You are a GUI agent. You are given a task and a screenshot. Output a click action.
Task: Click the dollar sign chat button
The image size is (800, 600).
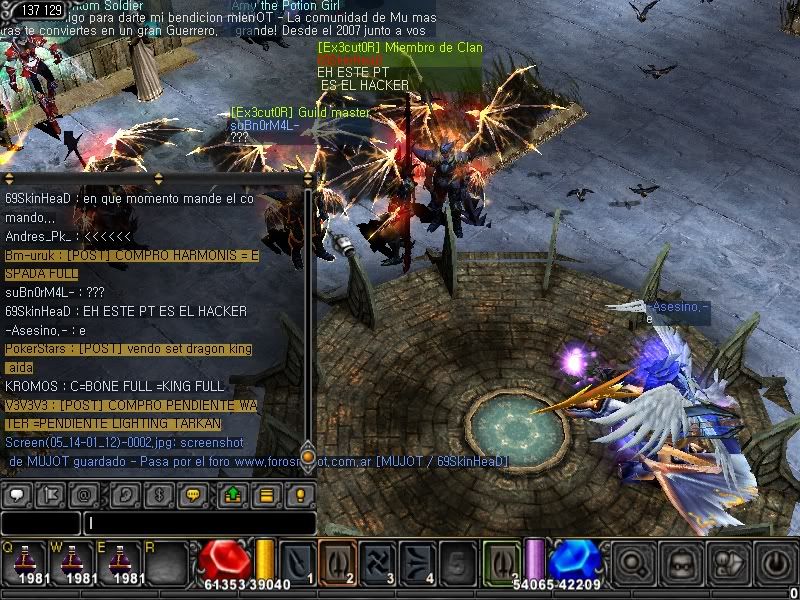pos(160,495)
